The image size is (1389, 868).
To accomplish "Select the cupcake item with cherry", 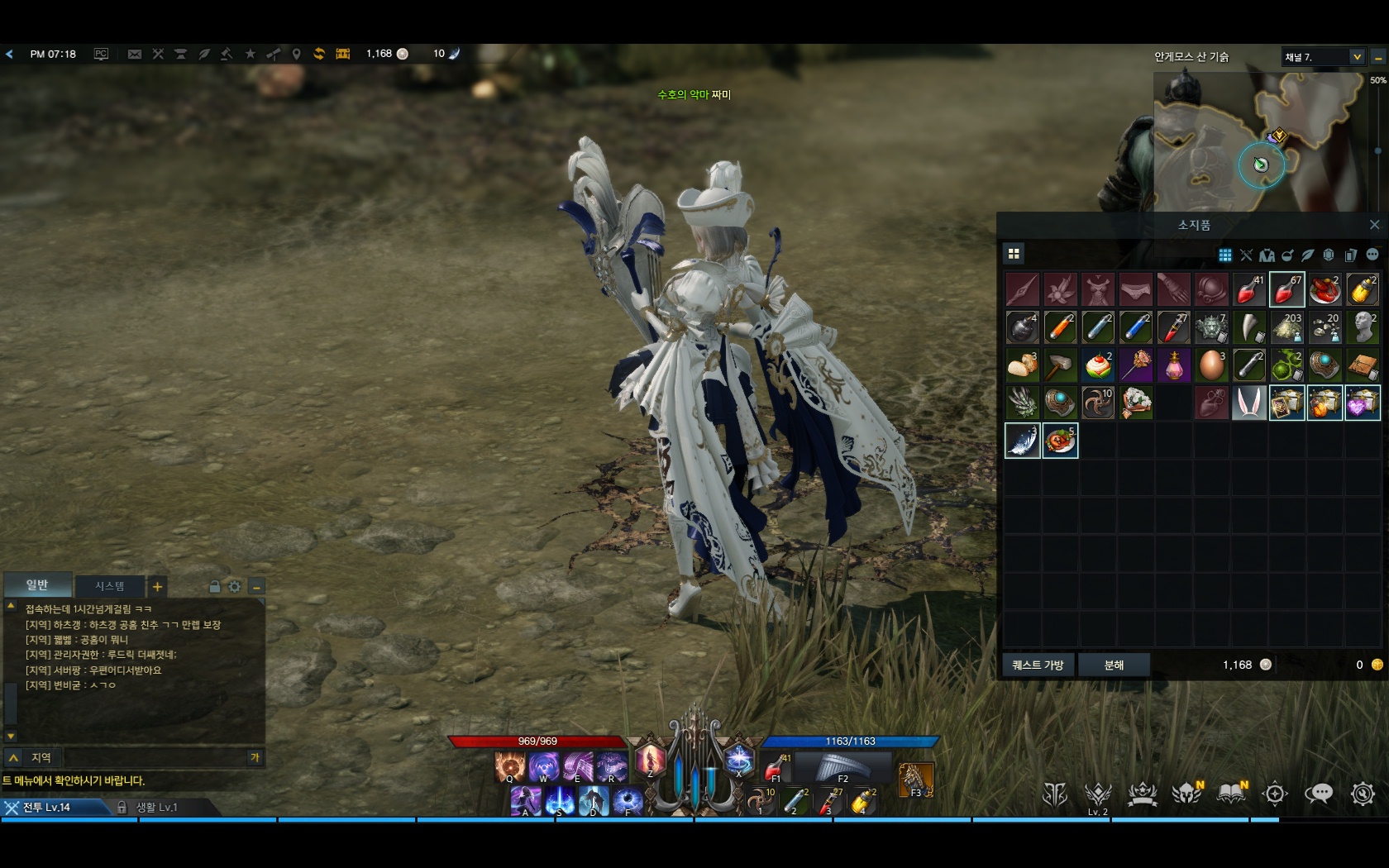I will click(1098, 365).
